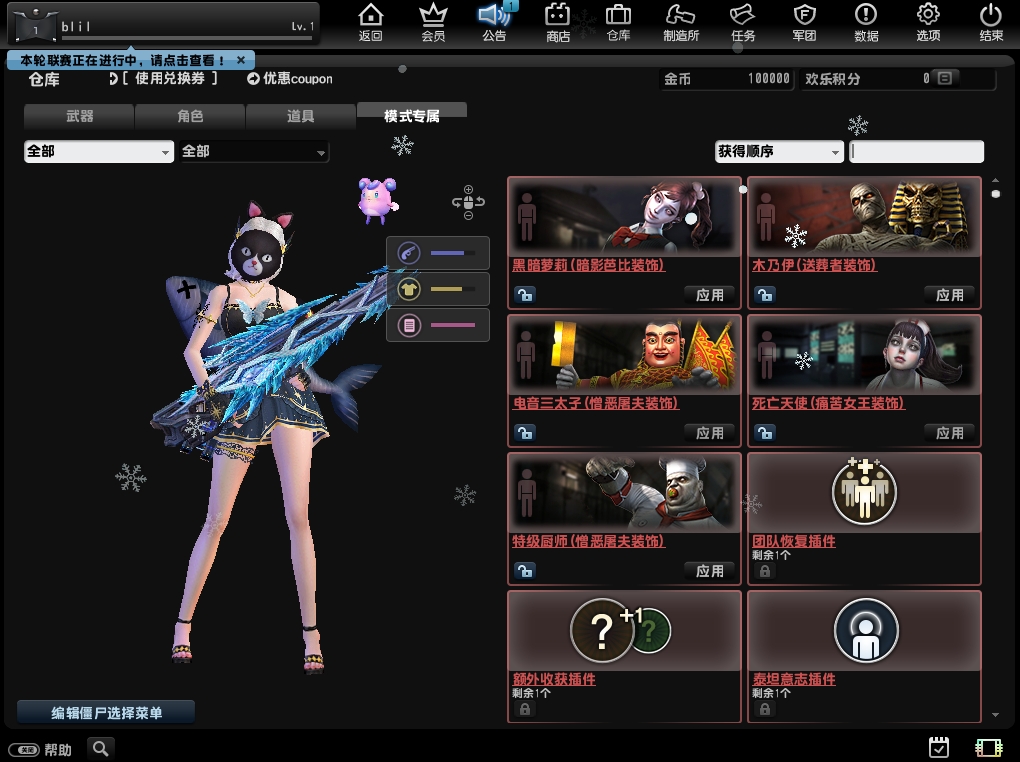Open the 制造所 crafting menu

coord(681,23)
